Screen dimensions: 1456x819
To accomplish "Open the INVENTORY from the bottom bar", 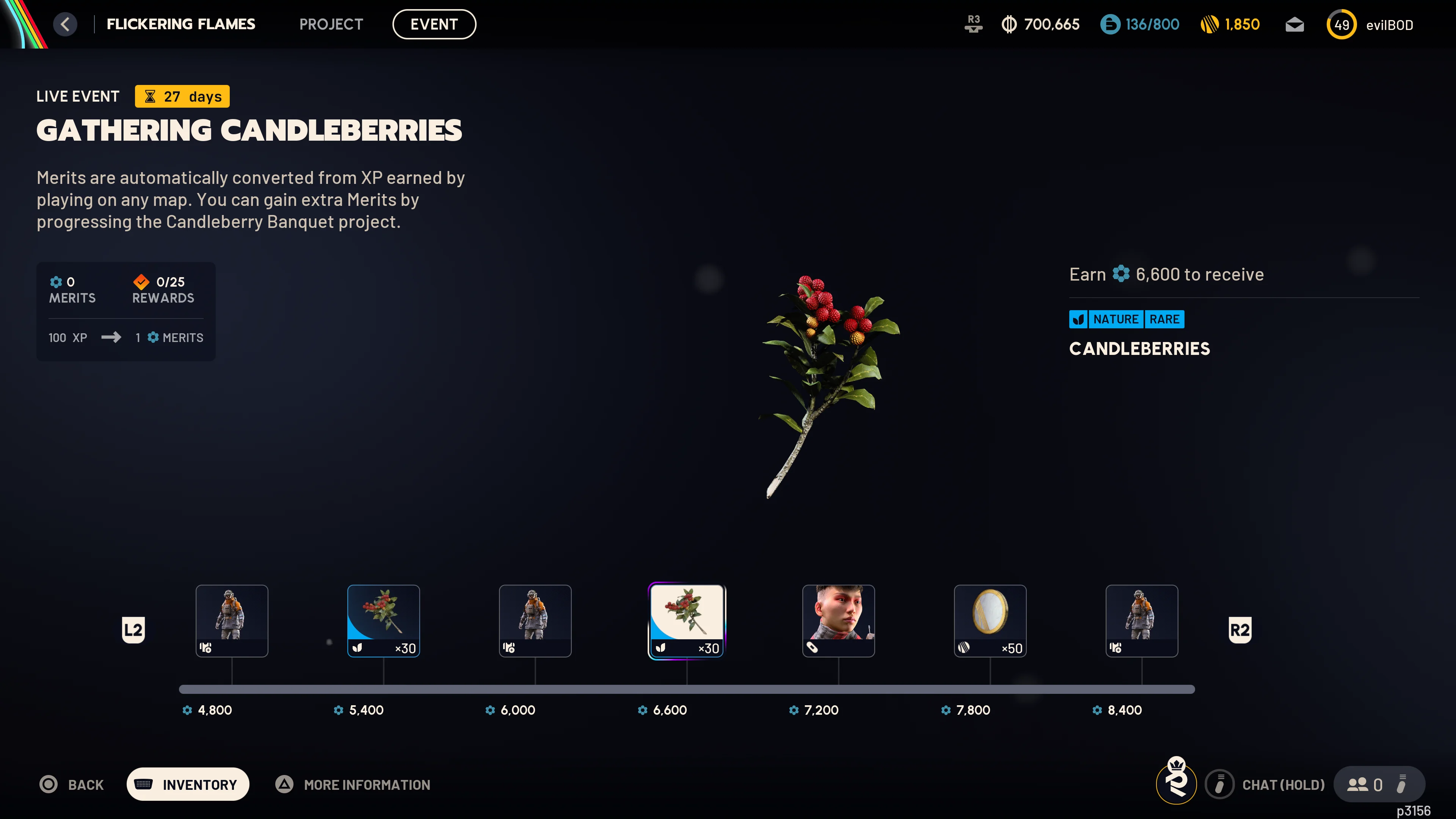I will click(188, 784).
